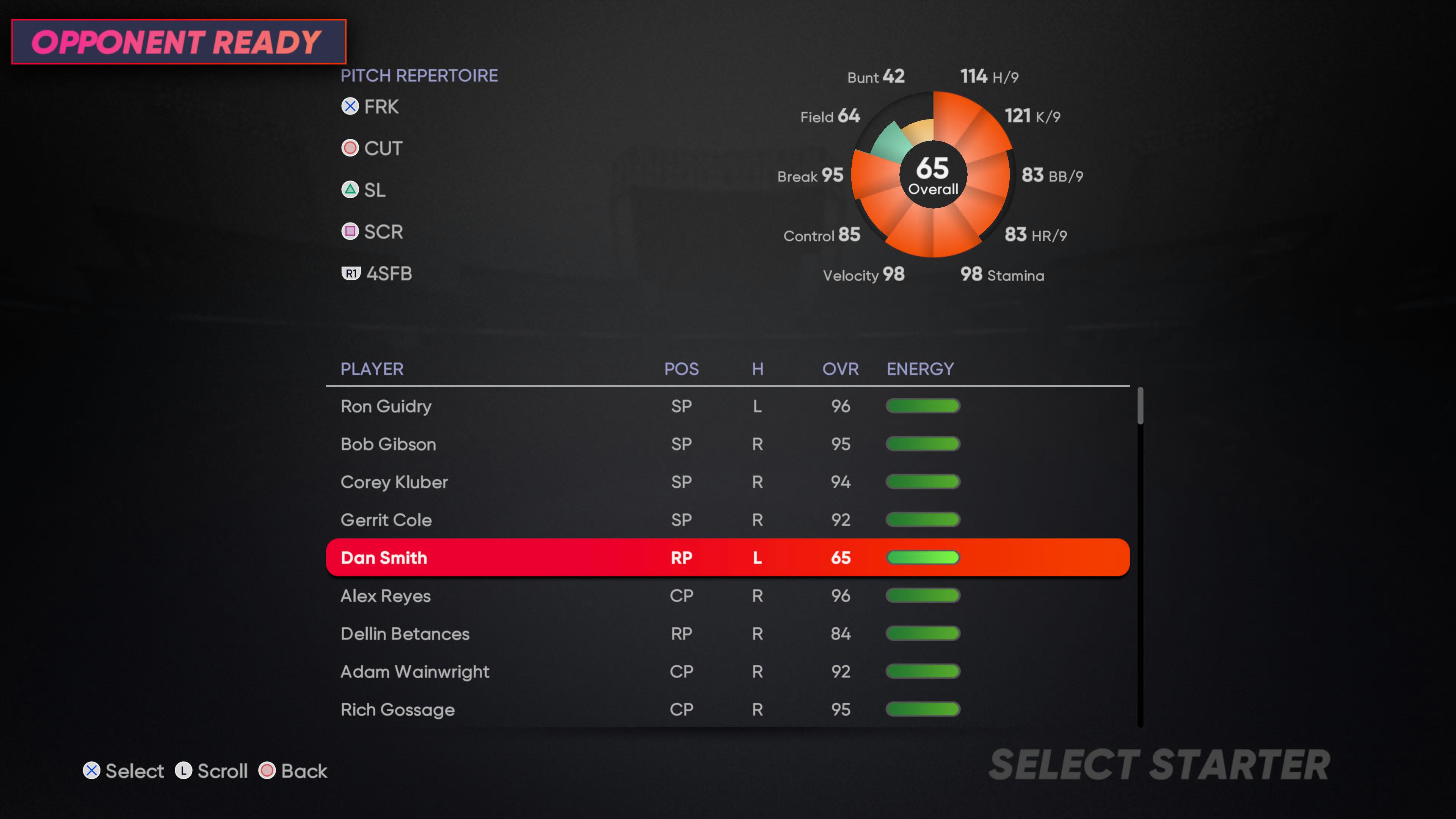Select Ron Guidry as starter
Viewport: 1456px width, 819px height.
click(x=386, y=406)
